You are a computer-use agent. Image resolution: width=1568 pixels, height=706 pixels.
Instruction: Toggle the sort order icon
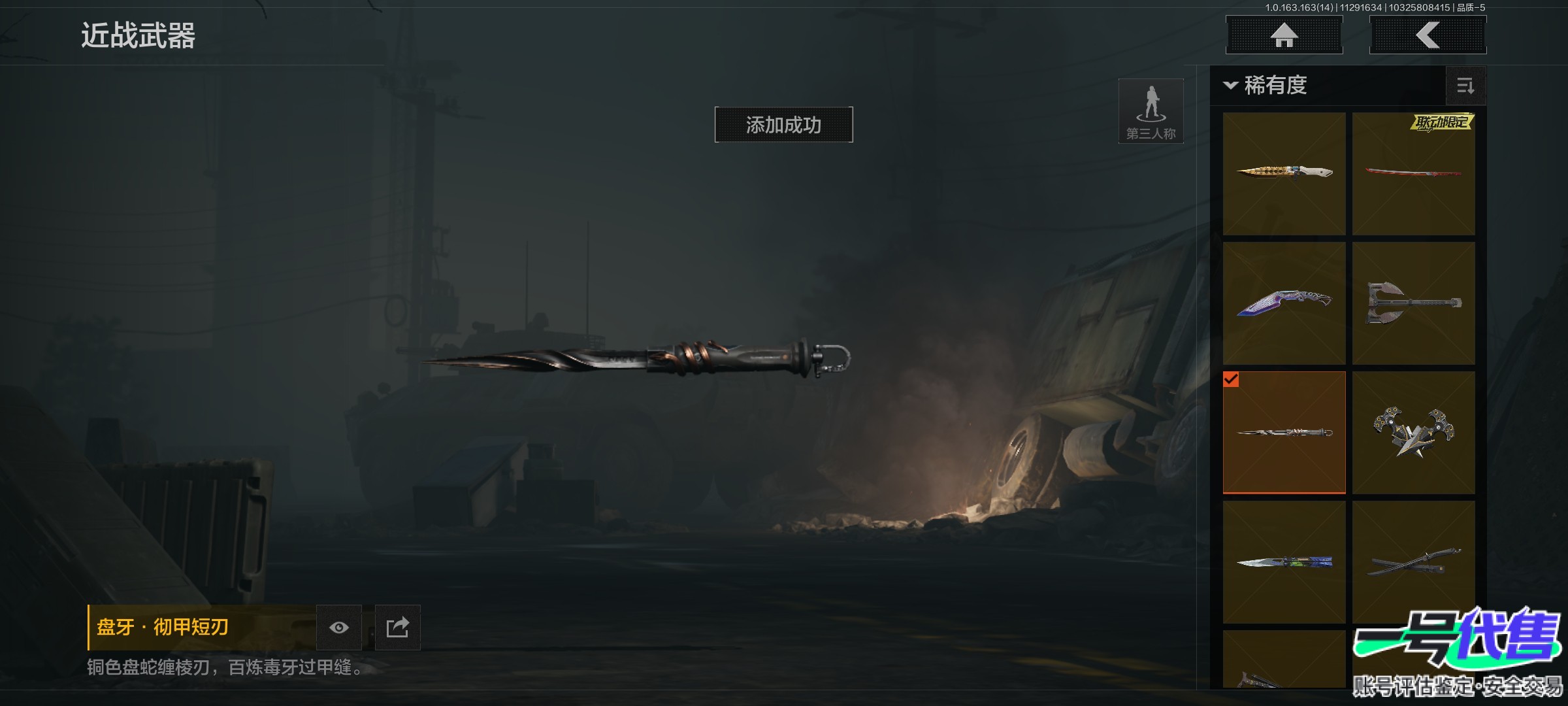(1465, 86)
